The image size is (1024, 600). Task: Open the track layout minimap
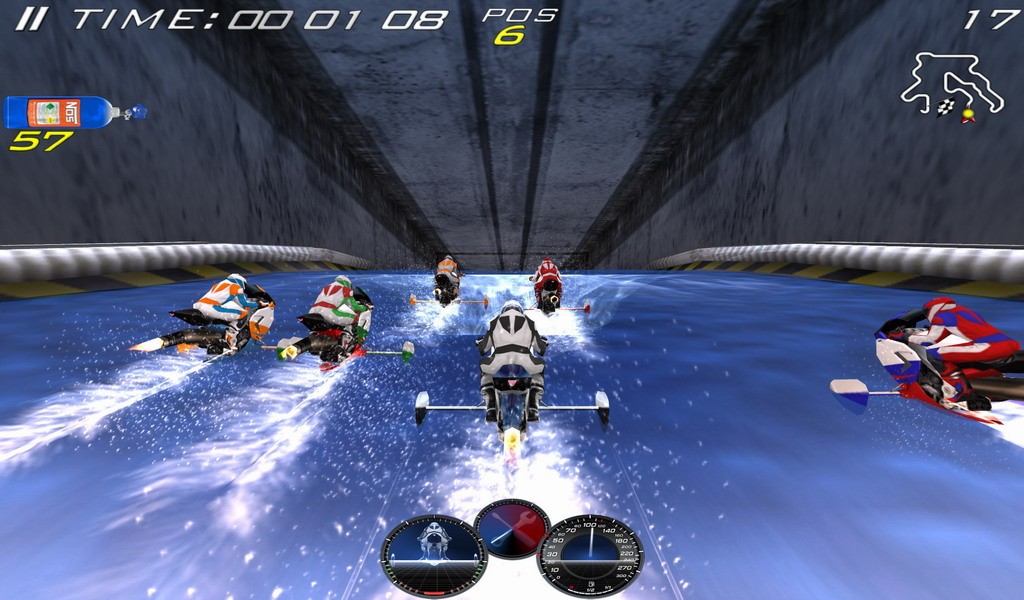coord(950,87)
